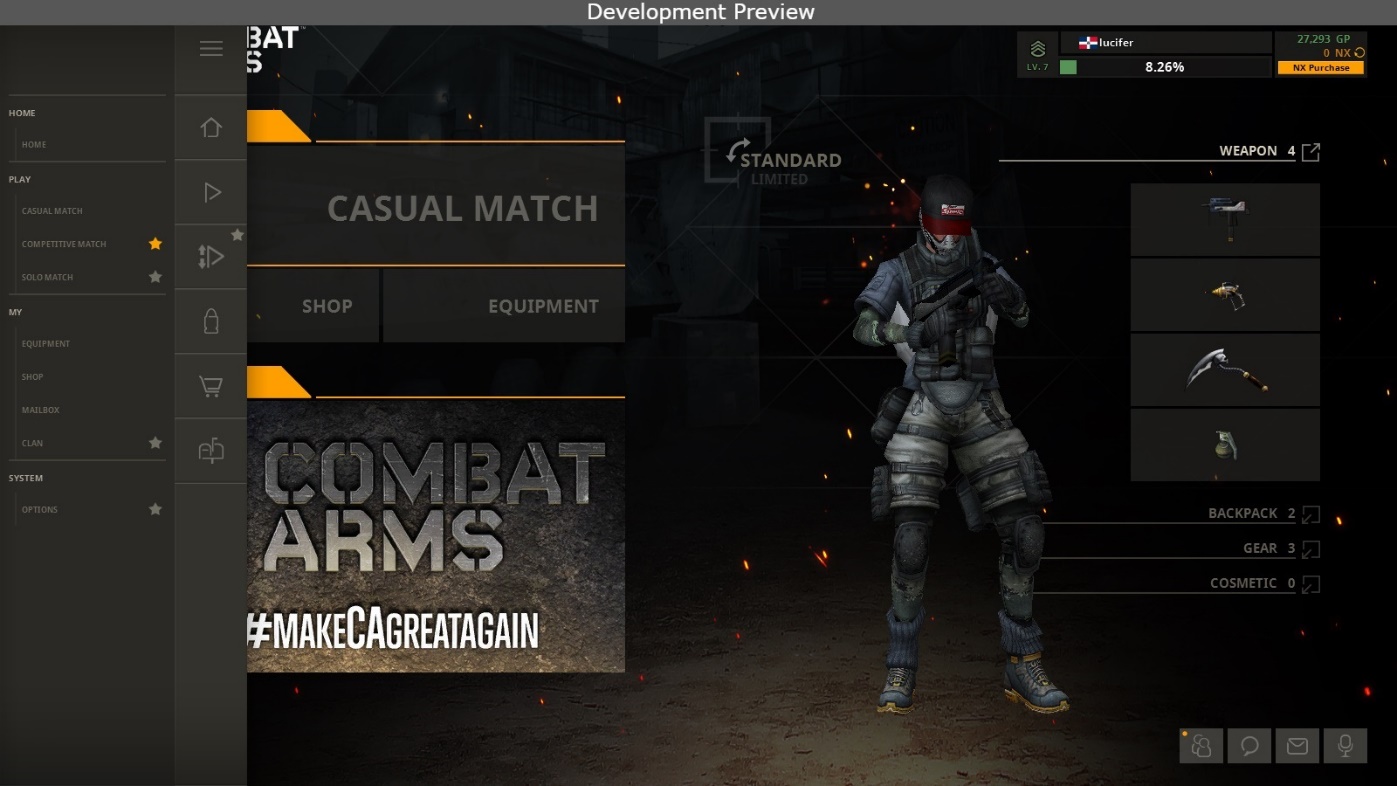Open Casual Match from the sidebar list

(x=52, y=211)
